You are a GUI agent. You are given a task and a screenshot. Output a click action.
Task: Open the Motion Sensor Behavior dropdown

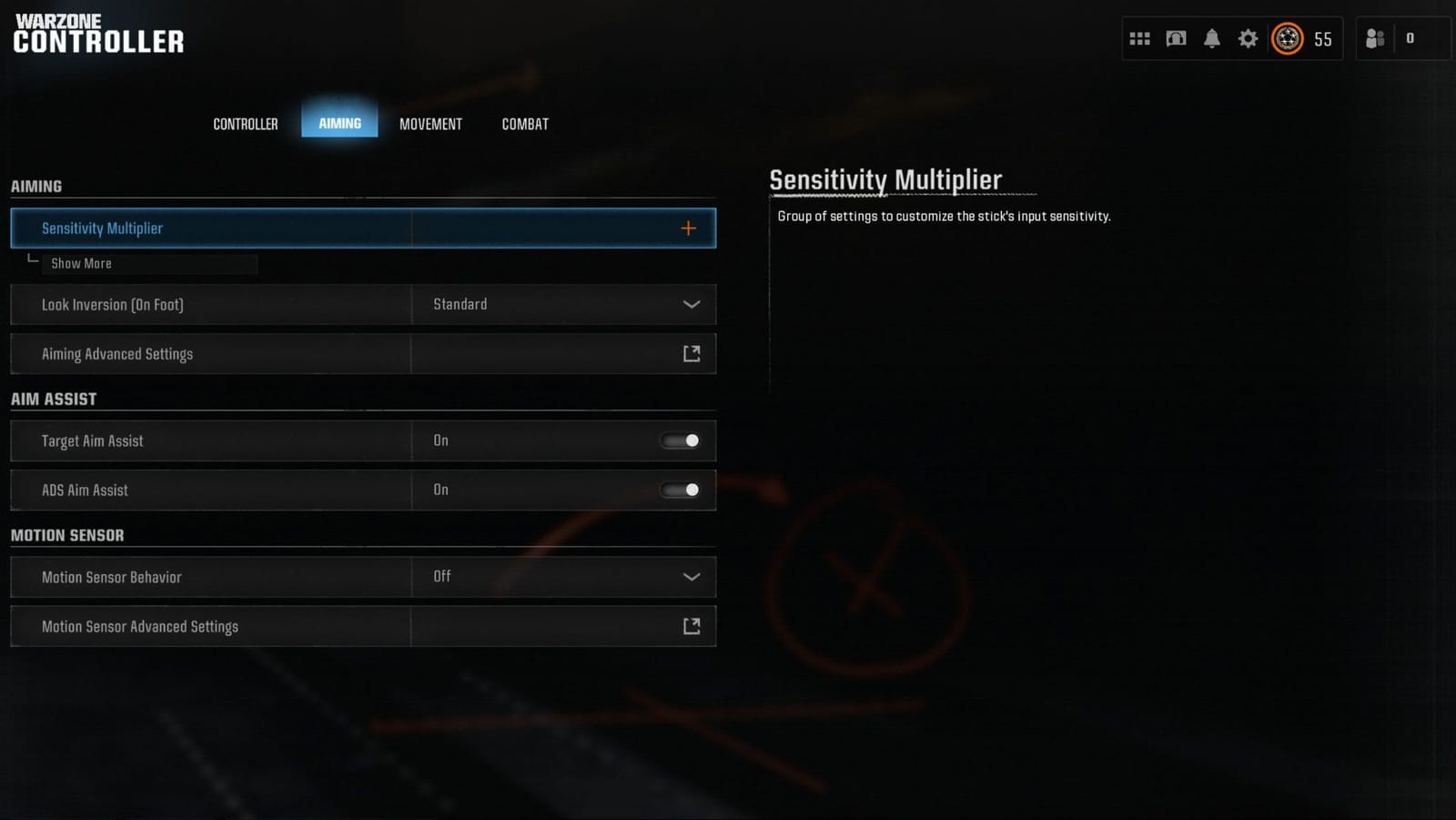click(x=691, y=576)
